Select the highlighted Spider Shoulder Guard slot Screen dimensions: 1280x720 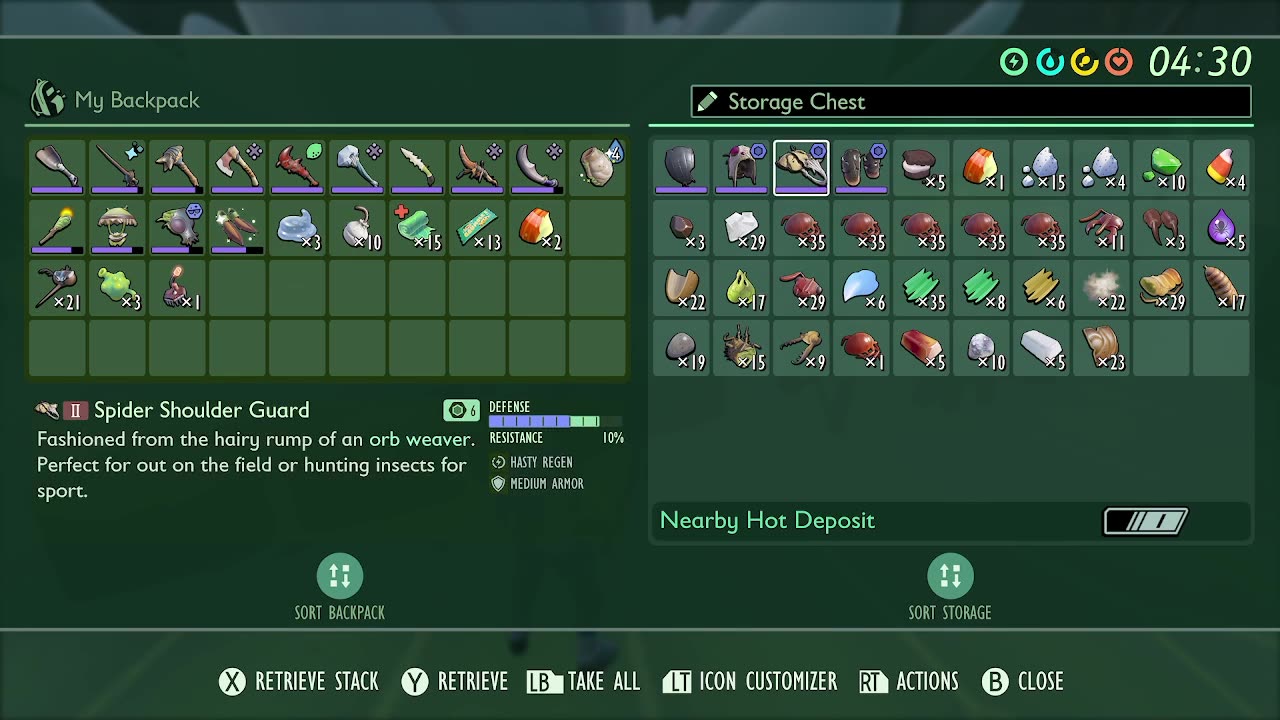point(801,168)
